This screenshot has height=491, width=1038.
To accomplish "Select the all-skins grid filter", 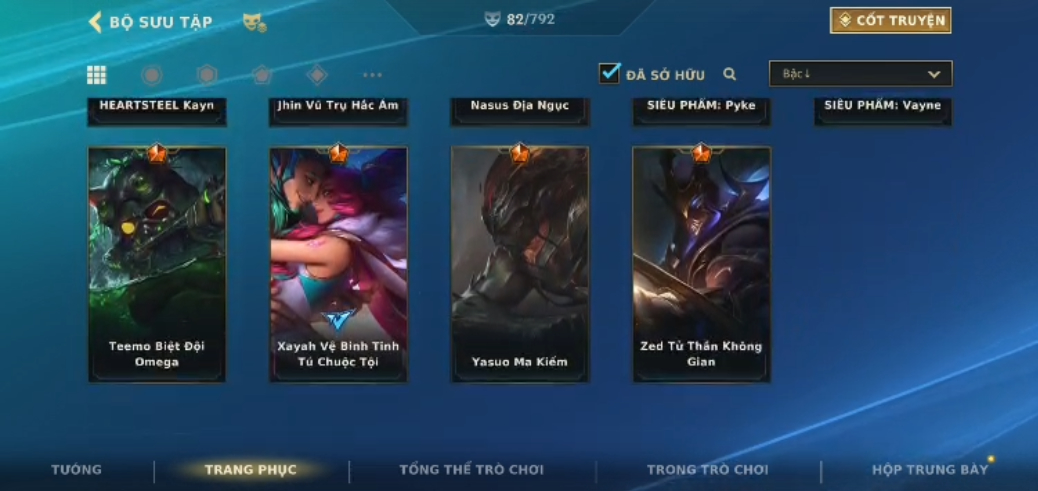I will 97,75.
